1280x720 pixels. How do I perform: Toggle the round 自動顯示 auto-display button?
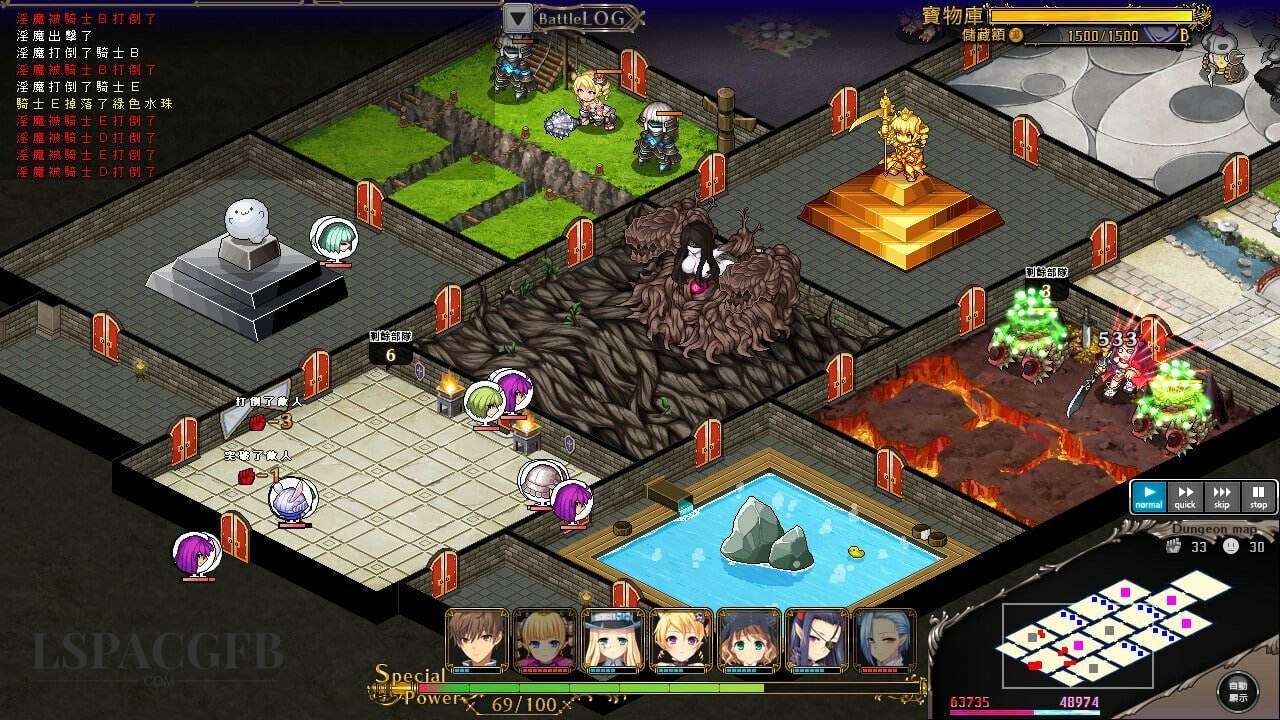tap(1238, 691)
